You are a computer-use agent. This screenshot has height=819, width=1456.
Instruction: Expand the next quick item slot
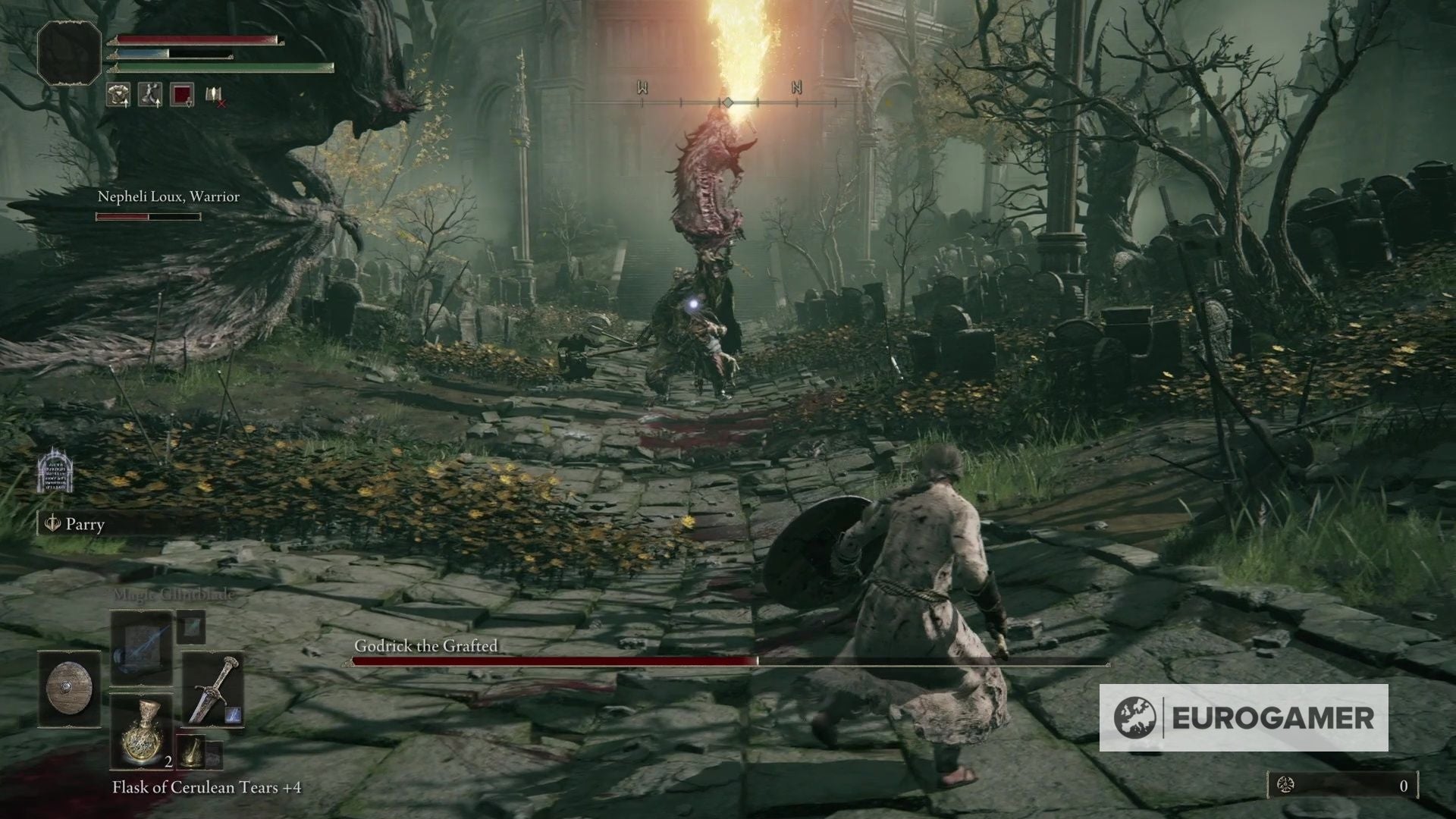click(192, 753)
